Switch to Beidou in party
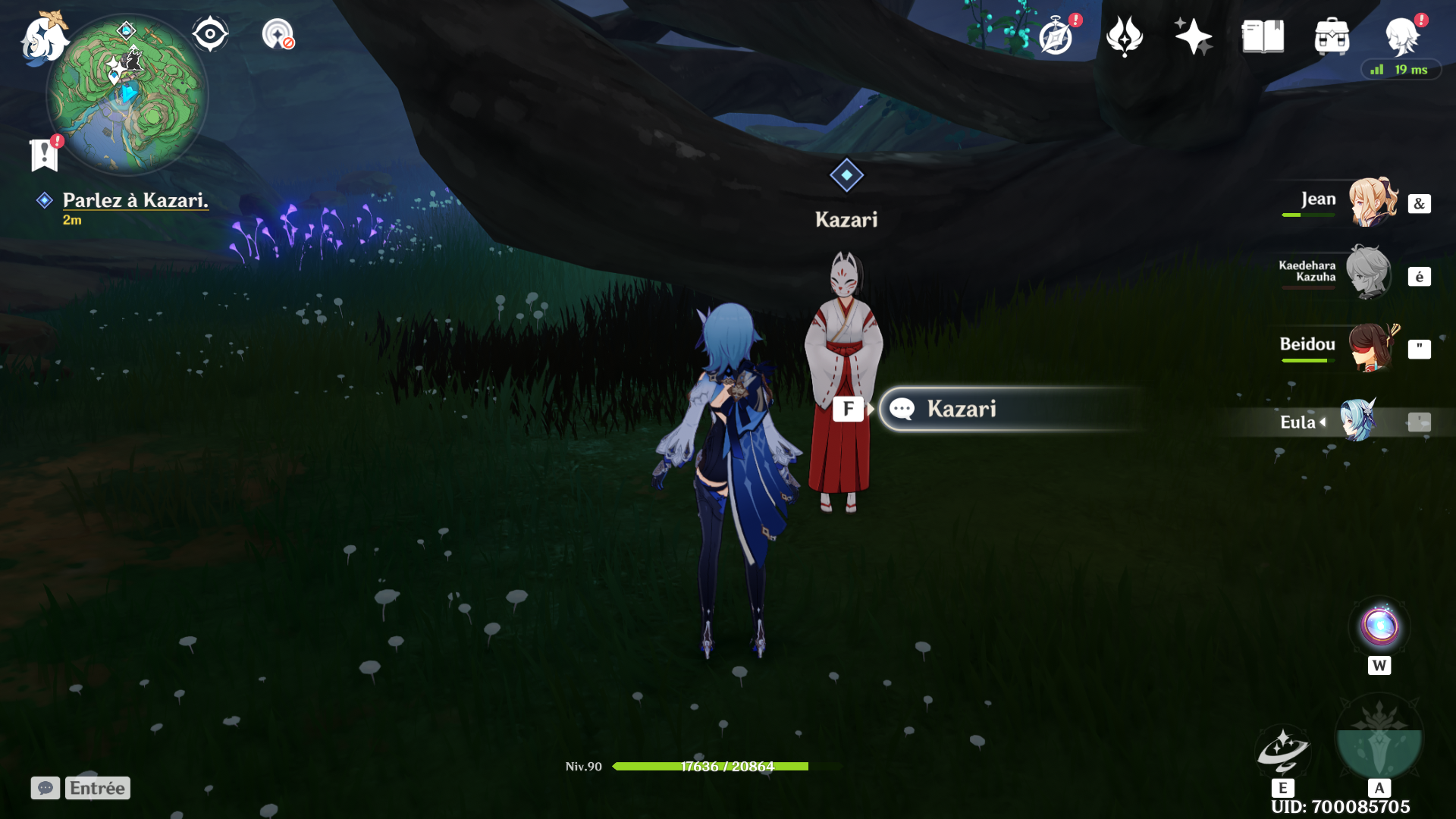This screenshot has width=1456, height=819. 1371,347
